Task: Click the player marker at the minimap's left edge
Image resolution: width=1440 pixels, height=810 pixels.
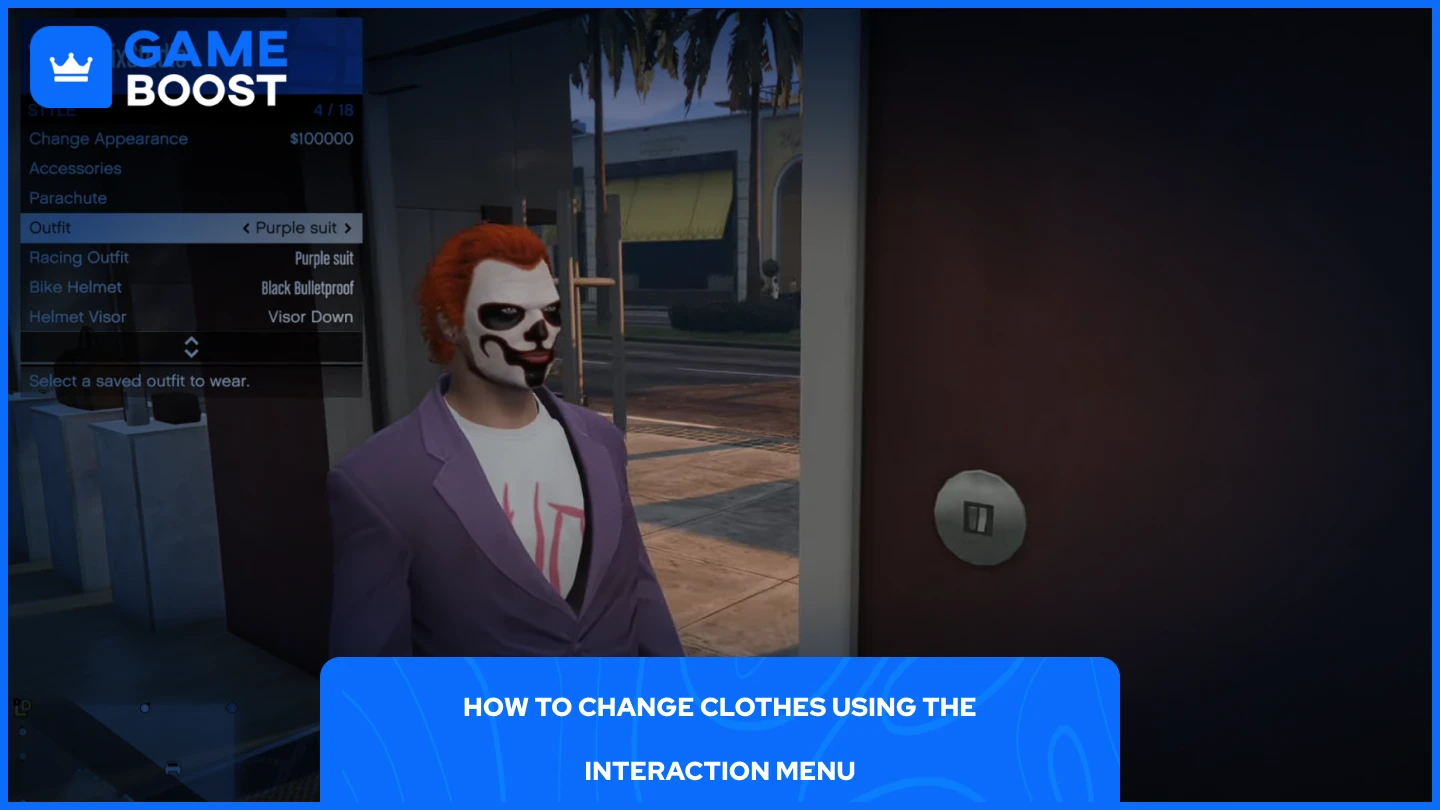Action: 22,732
